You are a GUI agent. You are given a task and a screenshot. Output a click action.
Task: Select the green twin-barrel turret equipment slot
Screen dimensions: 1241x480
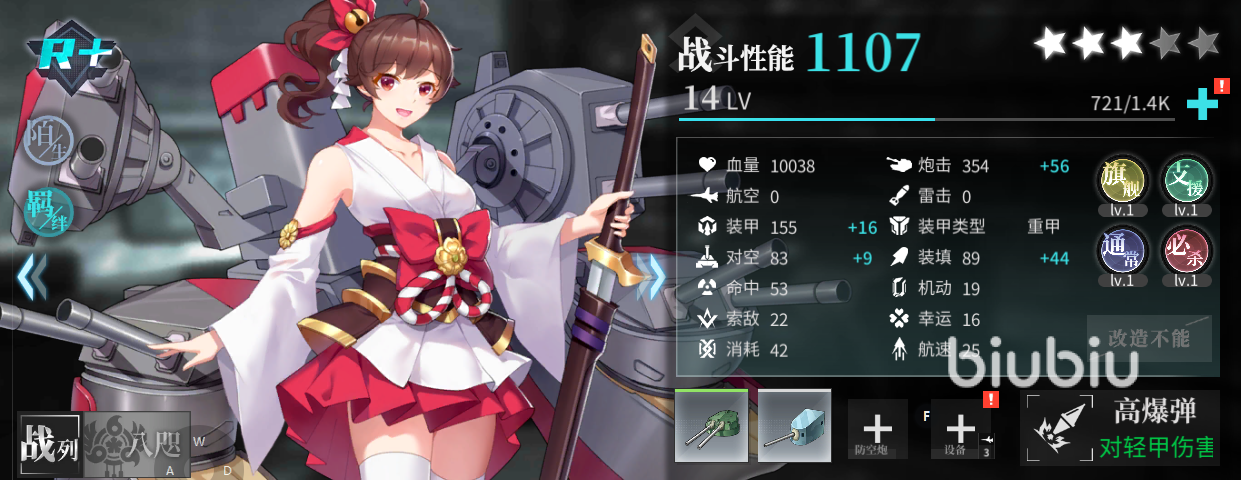pyautogui.click(x=710, y=425)
